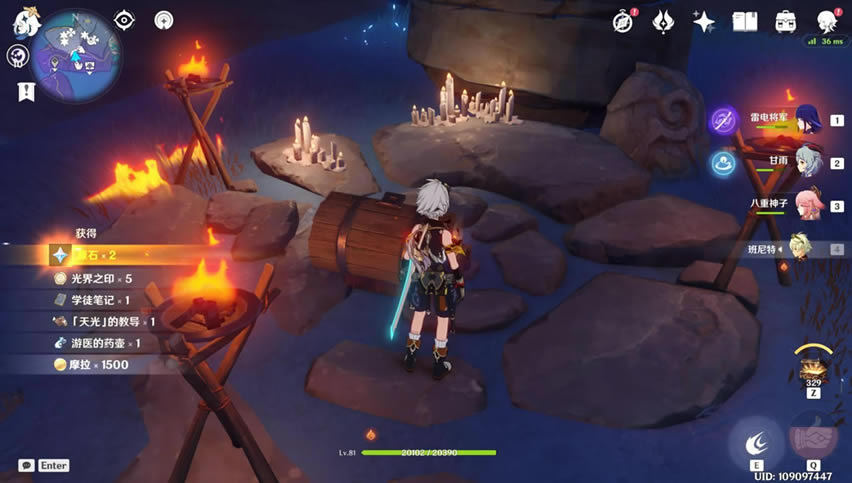The height and width of the screenshot is (483, 852).
Task: Use the gadget showing 329
Action: pos(813,365)
